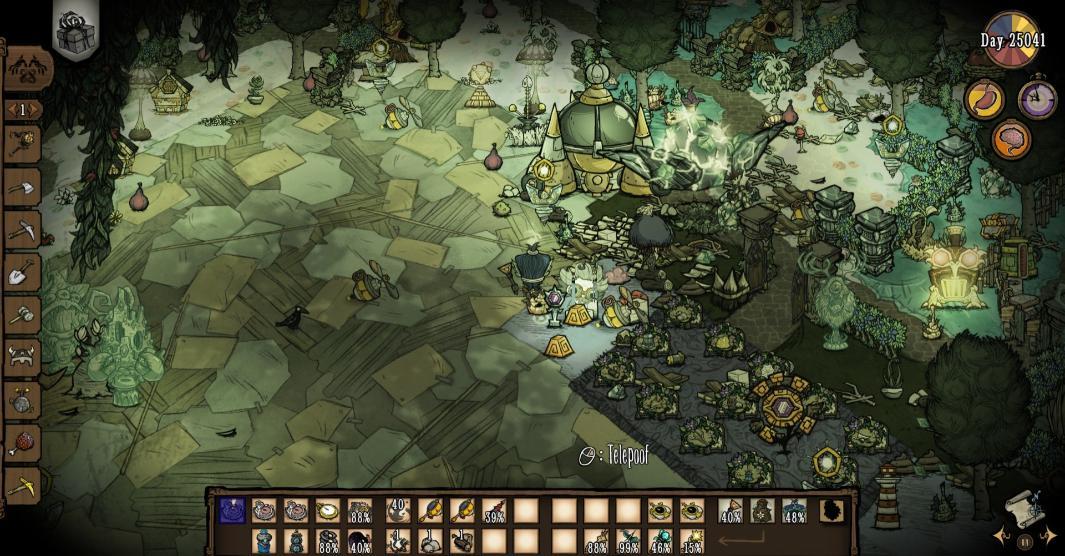
Task: Open the gift box icon
Action: point(73,33)
